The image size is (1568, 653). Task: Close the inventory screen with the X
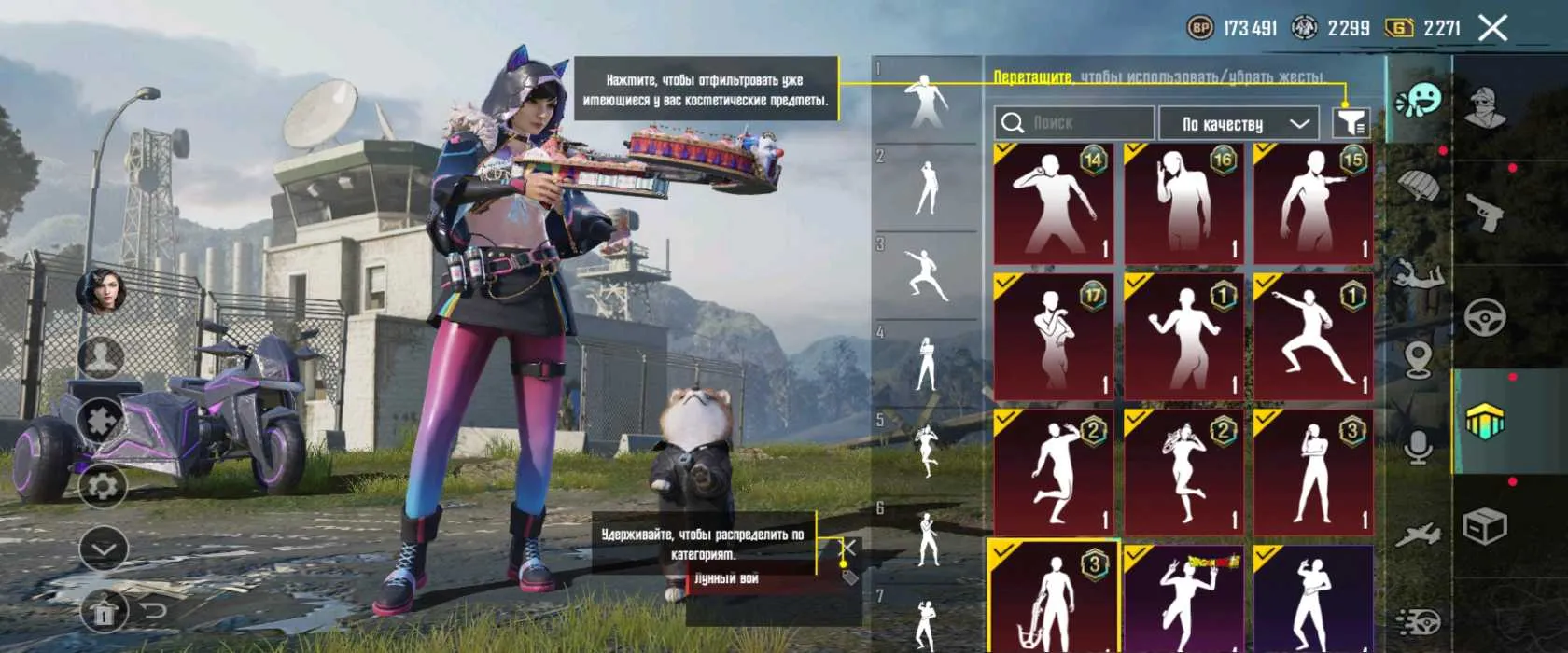tap(1492, 28)
